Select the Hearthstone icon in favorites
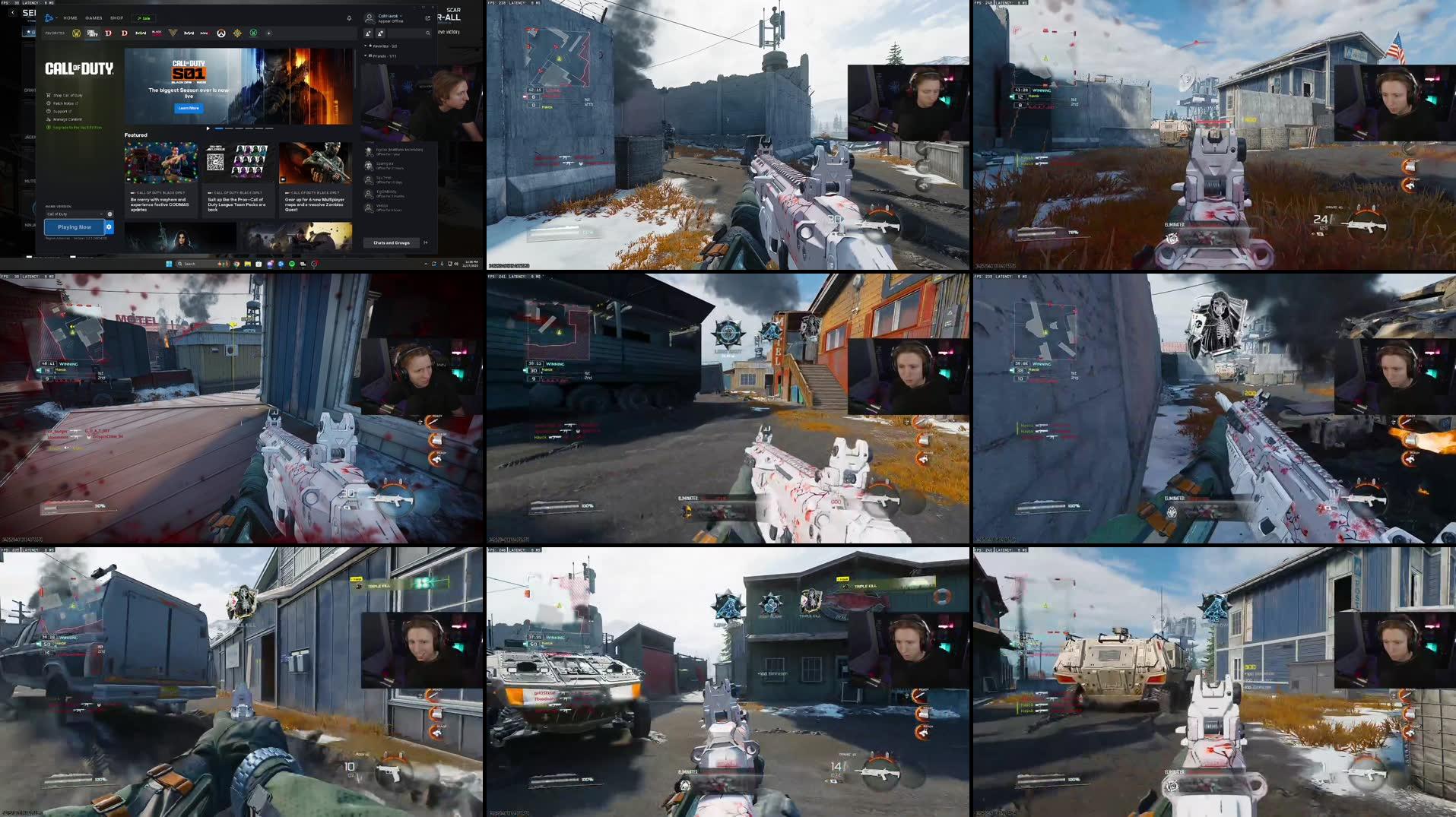1456x817 pixels. 239,33
